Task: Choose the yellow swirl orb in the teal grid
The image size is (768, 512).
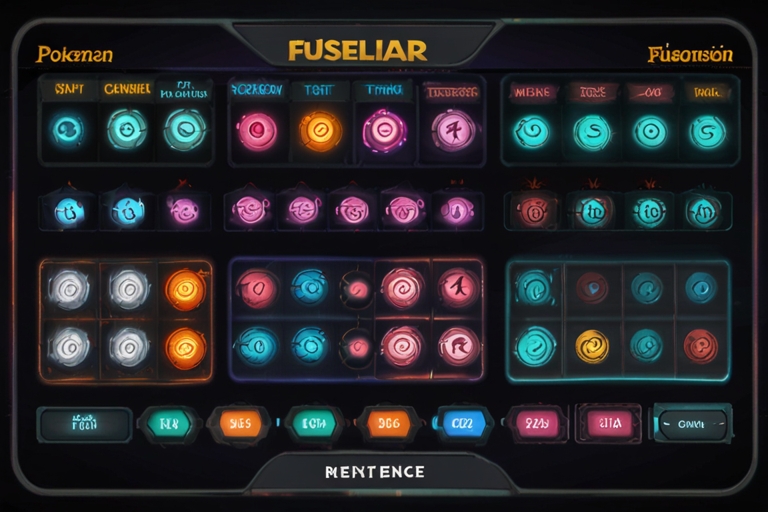Action: tap(592, 346)
